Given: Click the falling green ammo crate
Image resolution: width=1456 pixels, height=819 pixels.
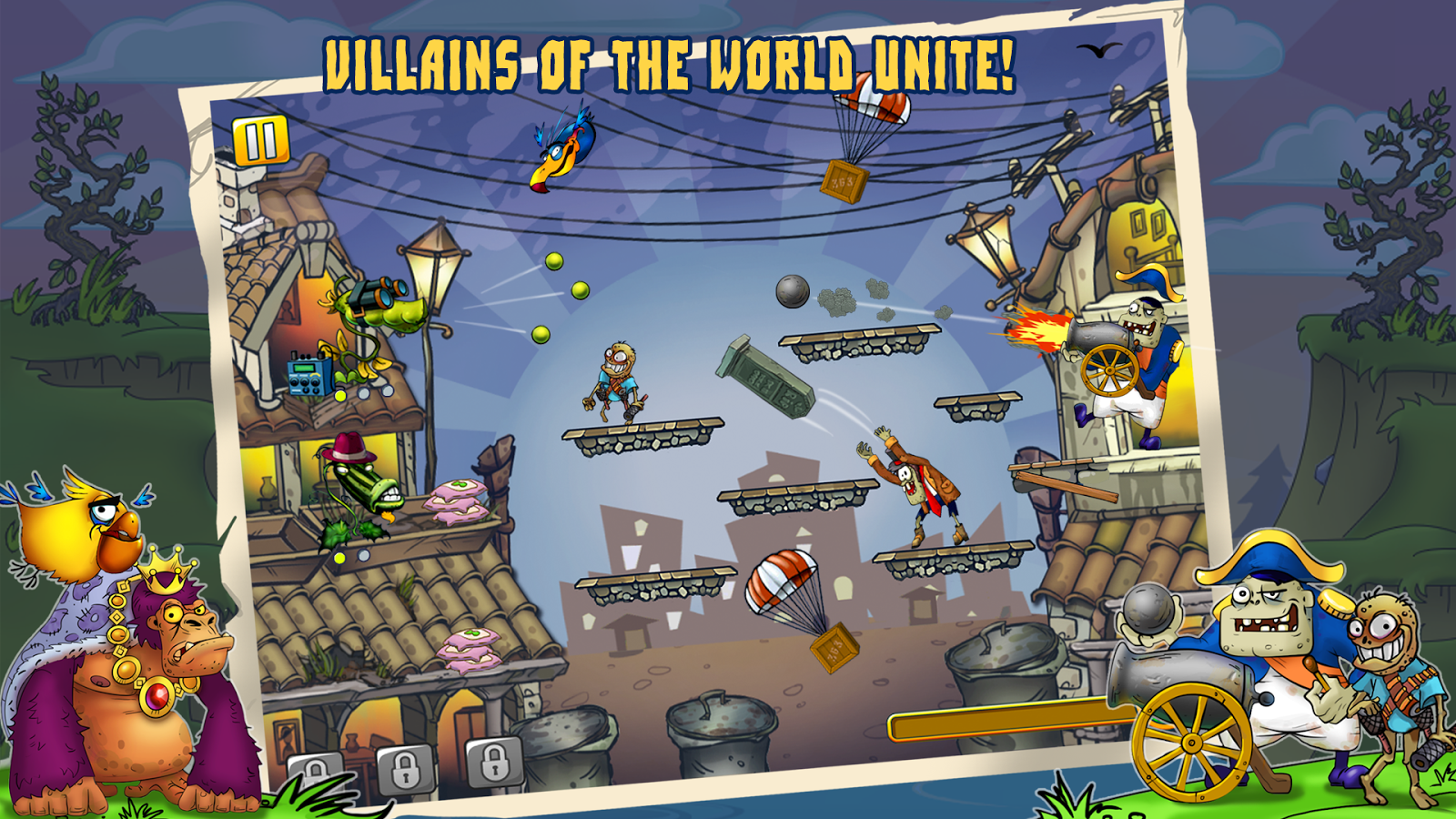Looking at the screenshot, I should [x=764, y=378].
